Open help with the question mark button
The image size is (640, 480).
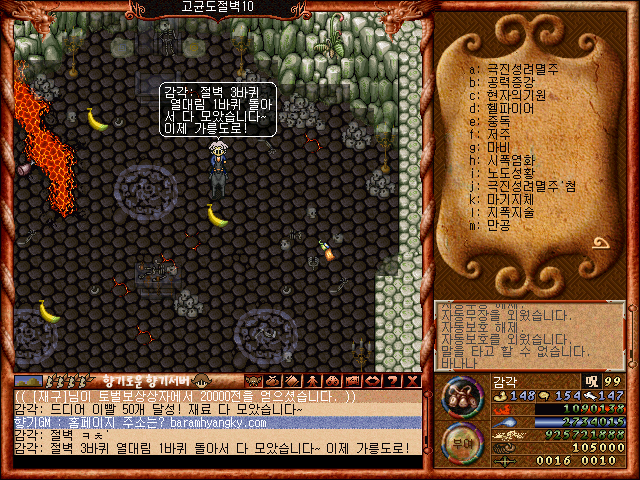394,381
